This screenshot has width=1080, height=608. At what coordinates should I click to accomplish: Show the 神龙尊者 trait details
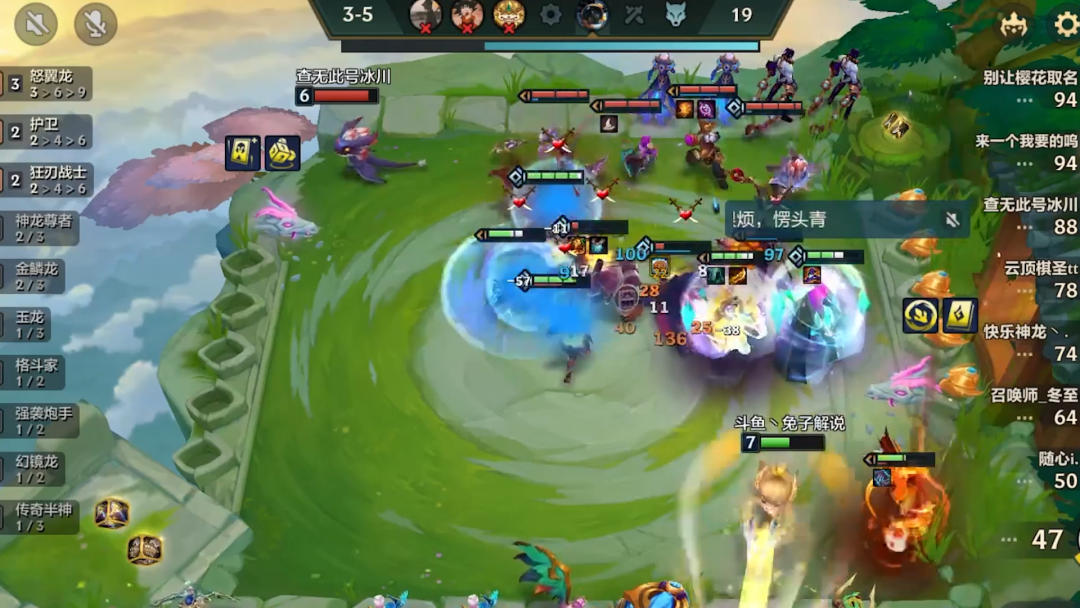43,228
